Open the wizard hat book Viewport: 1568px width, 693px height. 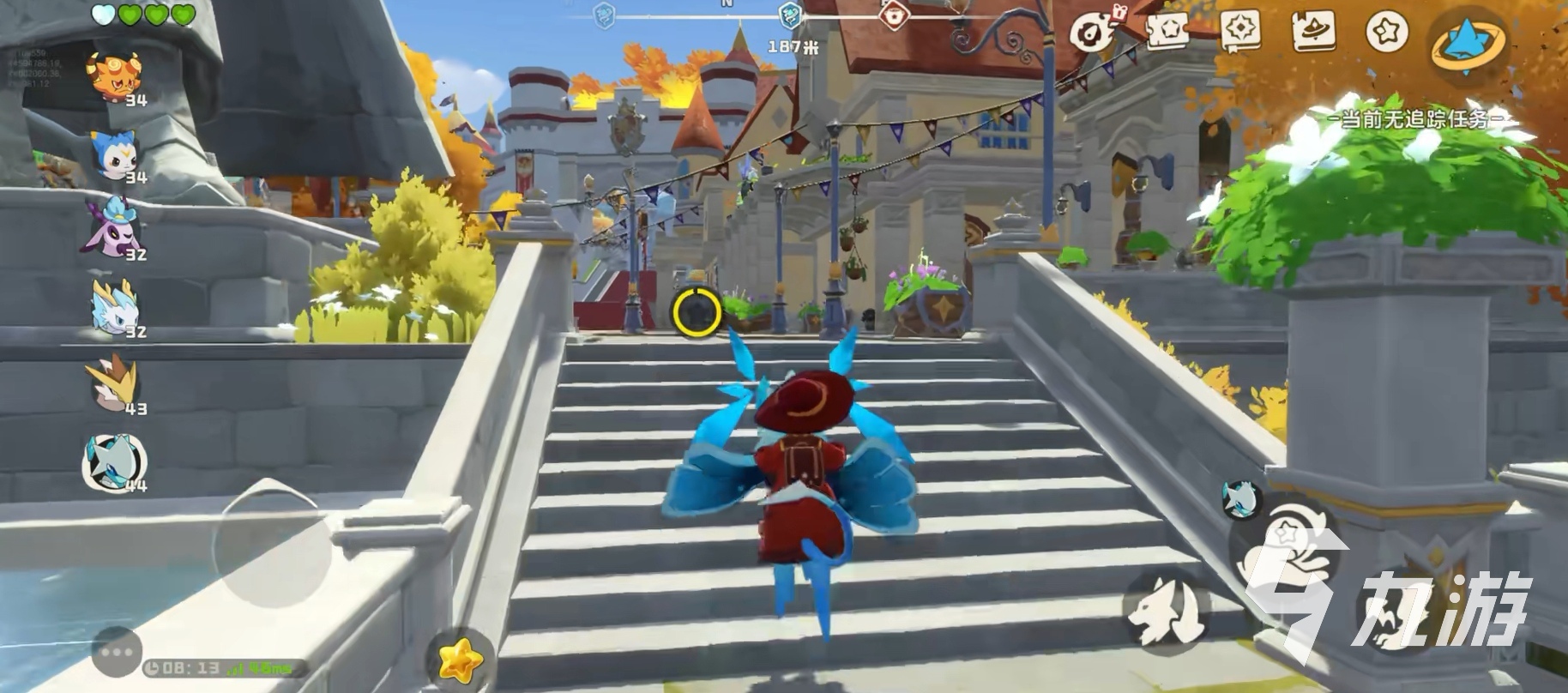click(1313, 32)
